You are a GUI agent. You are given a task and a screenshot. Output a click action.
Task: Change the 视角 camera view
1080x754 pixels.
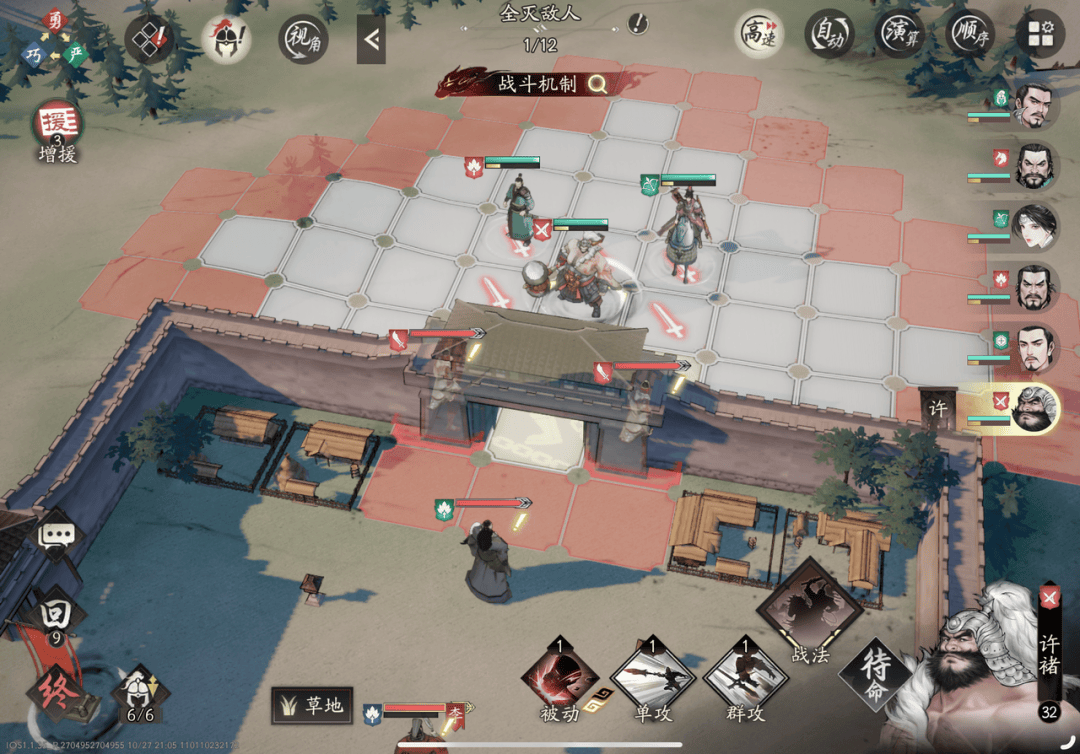302,39
